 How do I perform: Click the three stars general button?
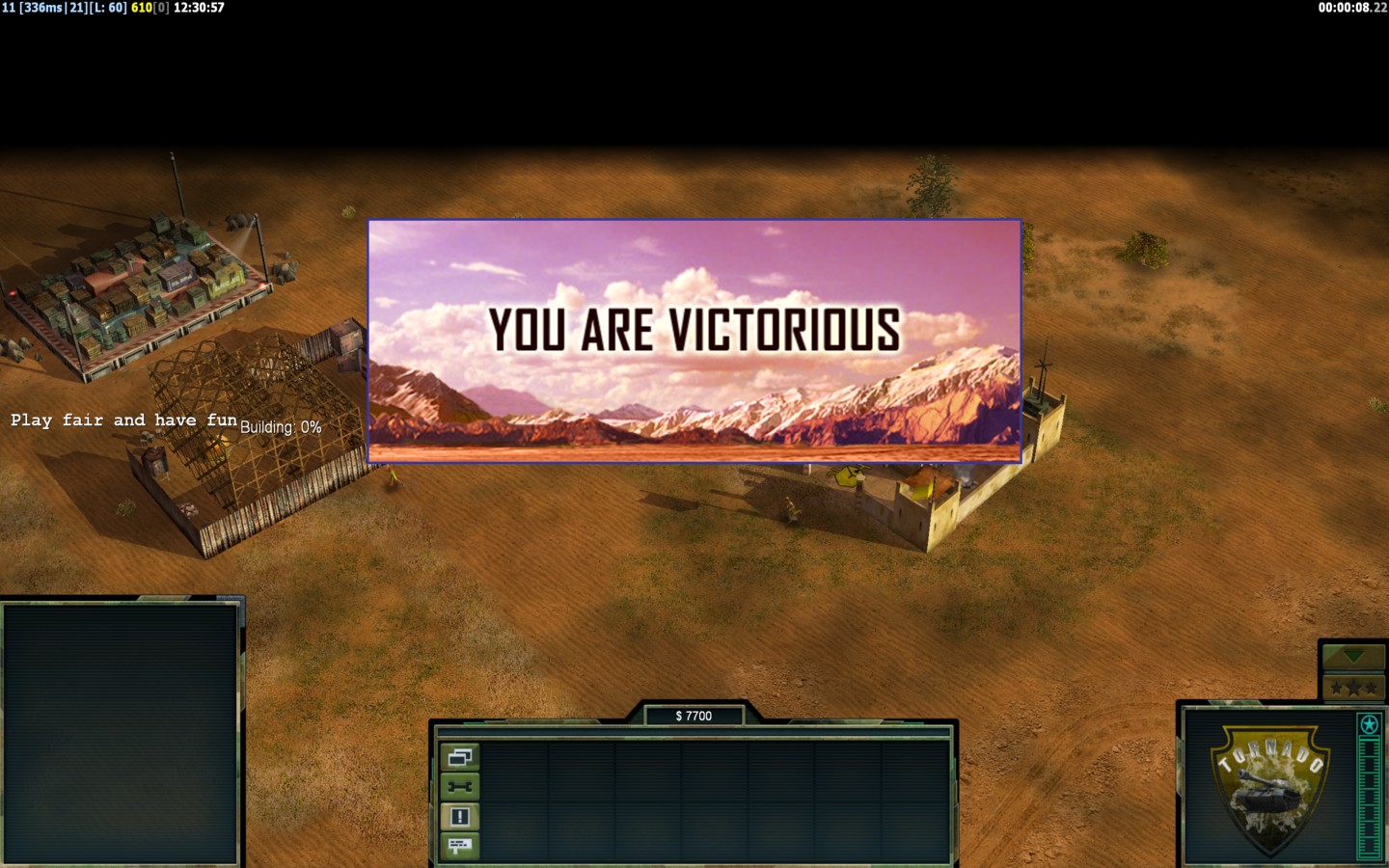point(1353,688)
